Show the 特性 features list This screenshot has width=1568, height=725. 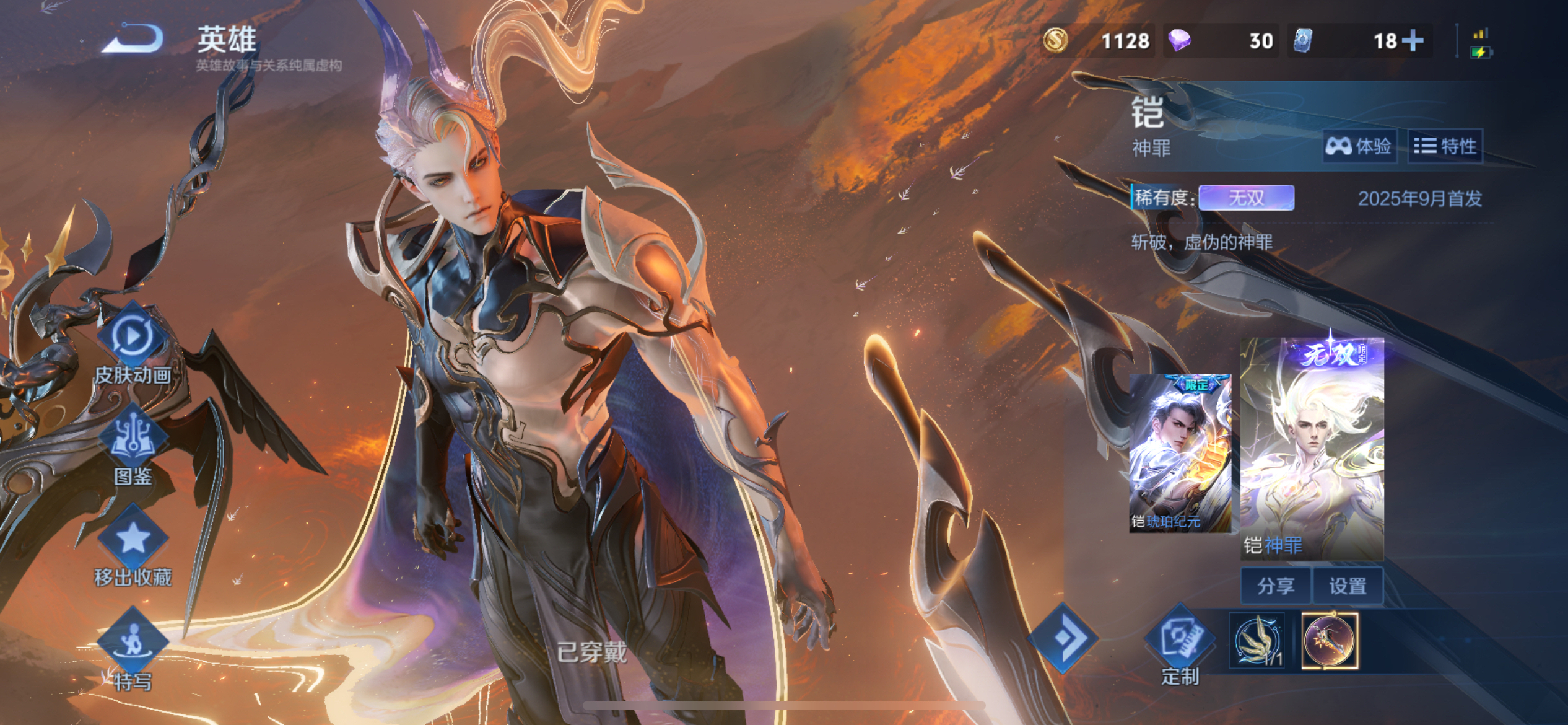coord(1445,146)
